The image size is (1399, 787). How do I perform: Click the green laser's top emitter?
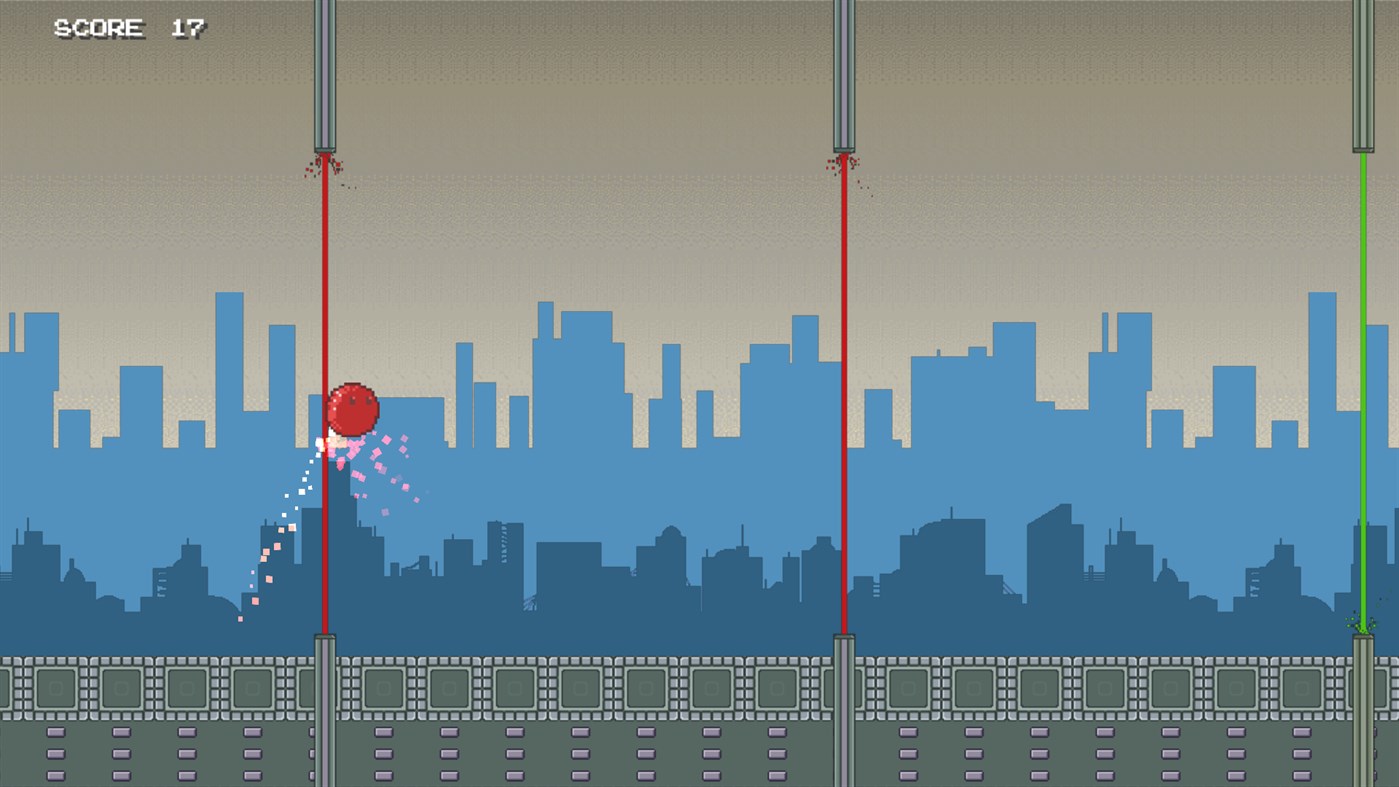pyautogui.click(x=1363, y=75)
